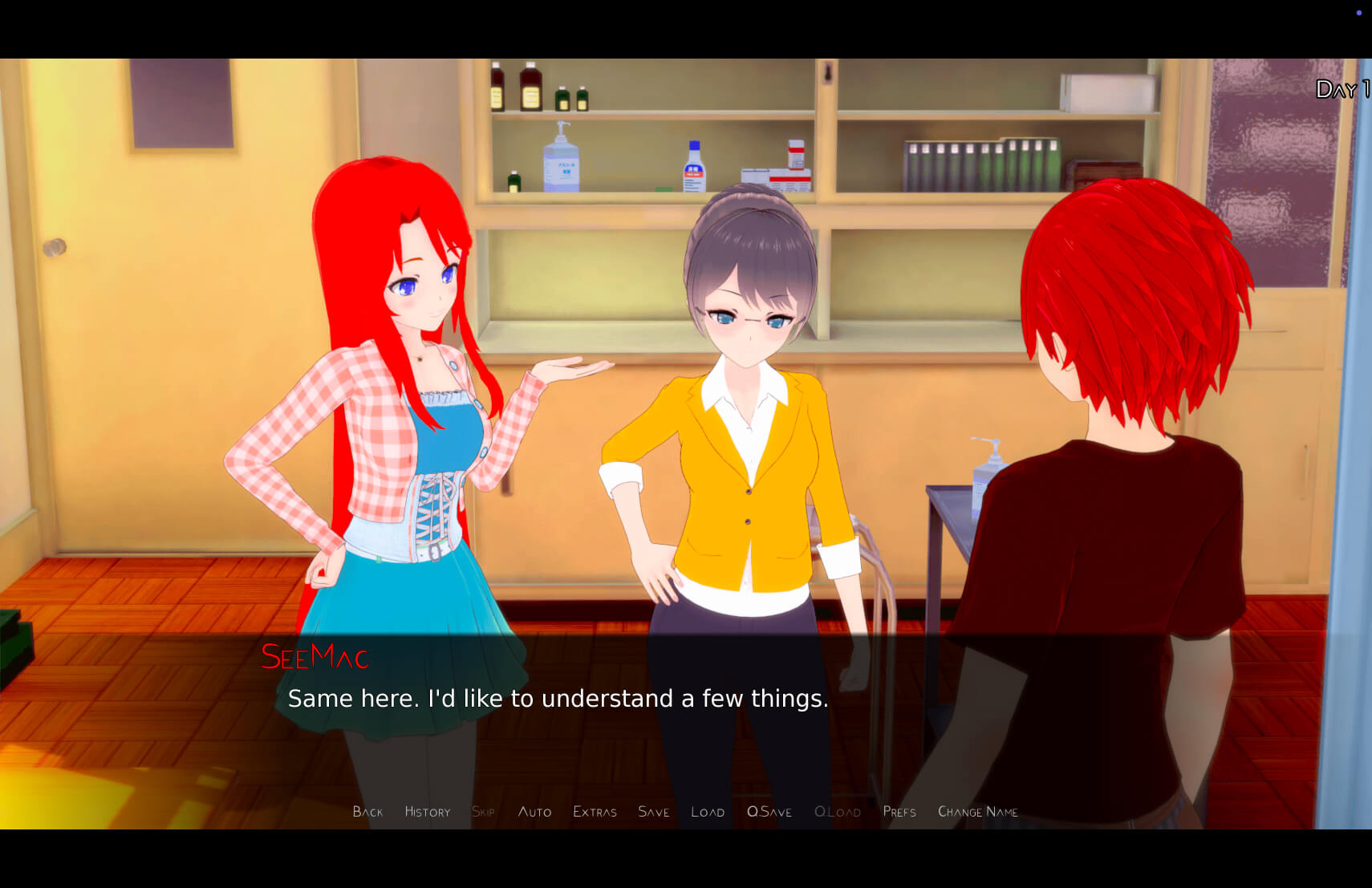
Task: Go back to the previous dialogue line
Action: [367, 812]
